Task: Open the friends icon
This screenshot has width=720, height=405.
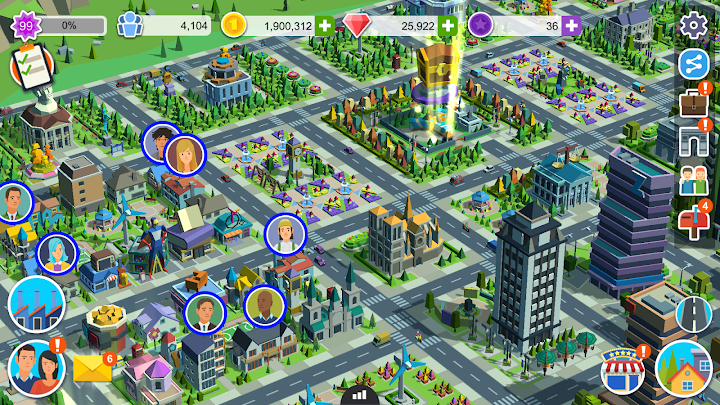Action: click(692, 181)
